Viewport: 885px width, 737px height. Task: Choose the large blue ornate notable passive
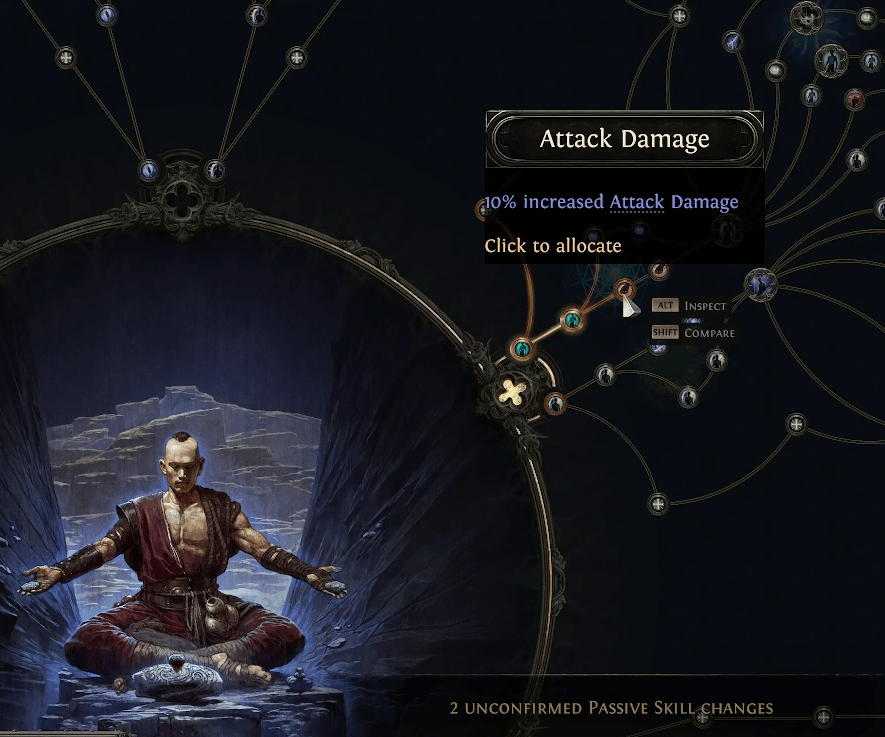761,285
